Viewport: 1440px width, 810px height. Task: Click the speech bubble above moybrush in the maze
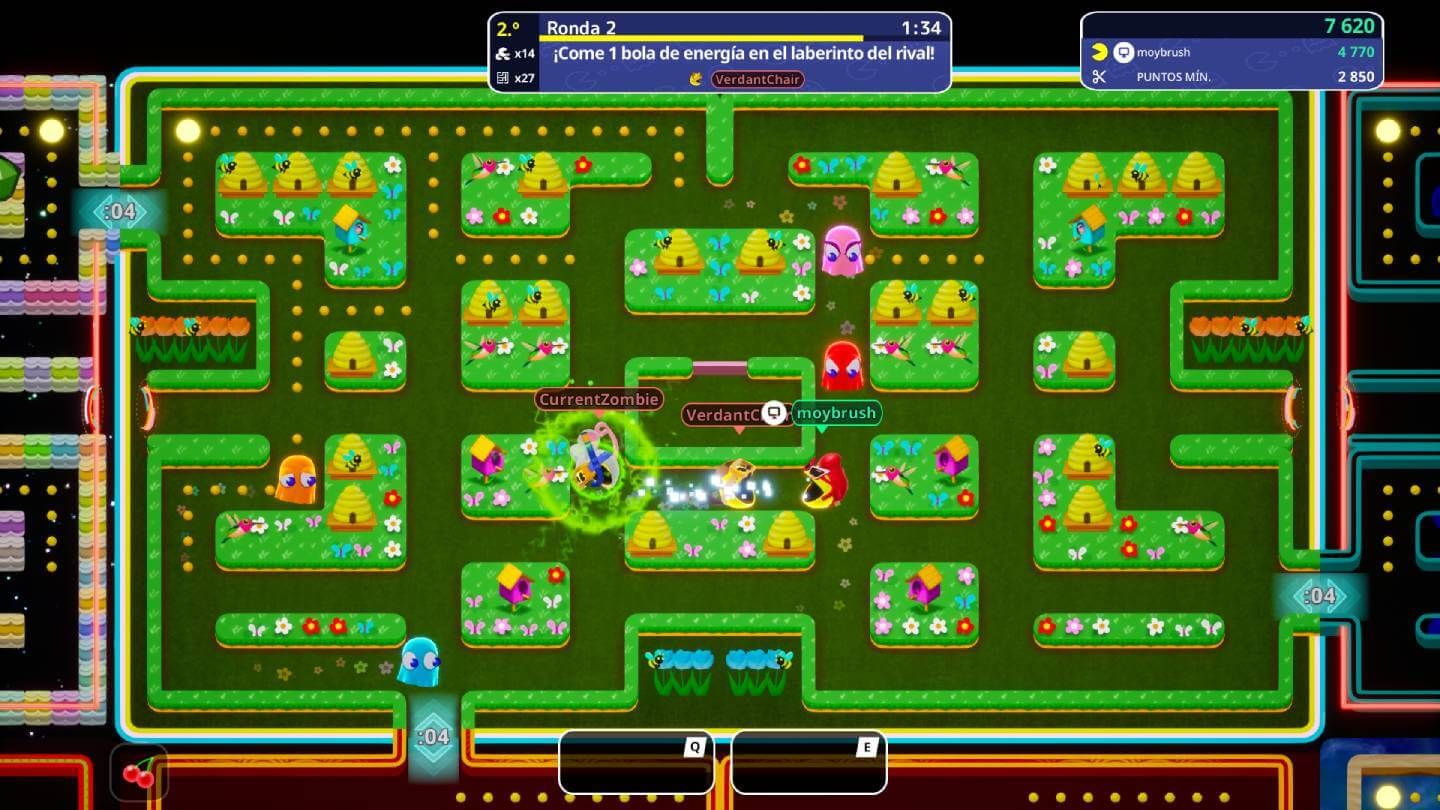coord(775,411)
